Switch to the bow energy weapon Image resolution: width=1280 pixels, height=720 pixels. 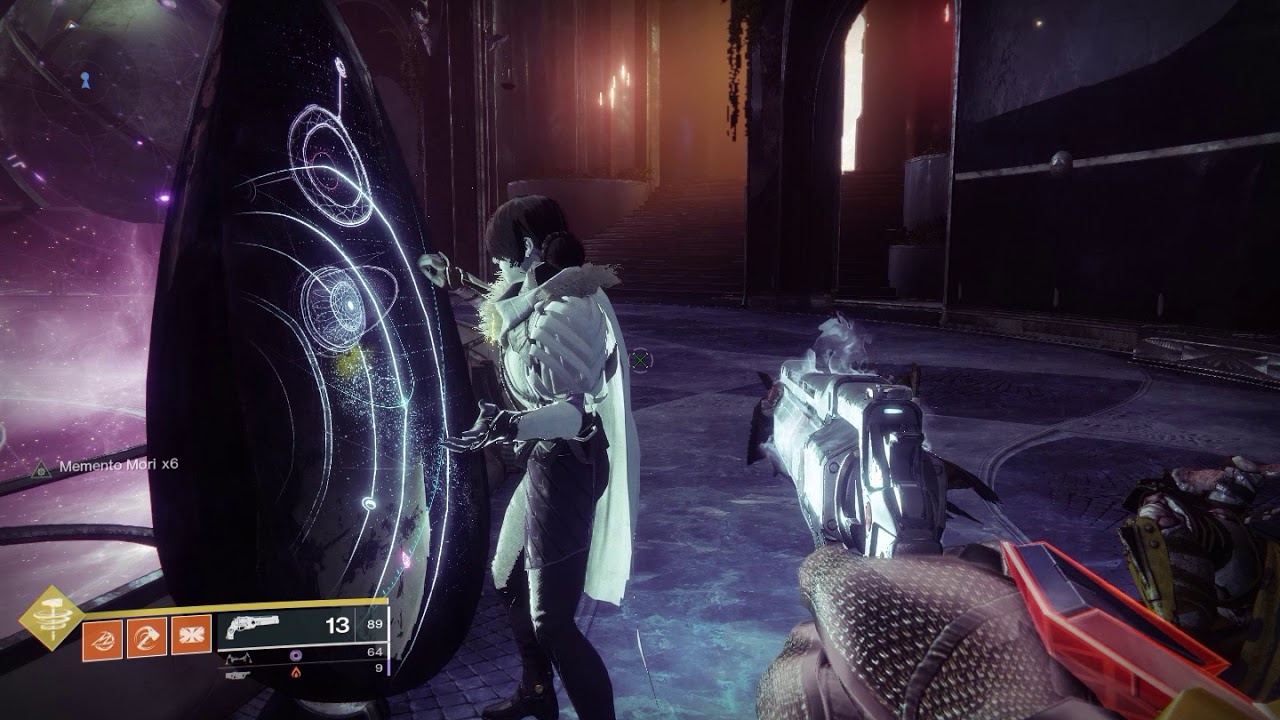point(301,654)
